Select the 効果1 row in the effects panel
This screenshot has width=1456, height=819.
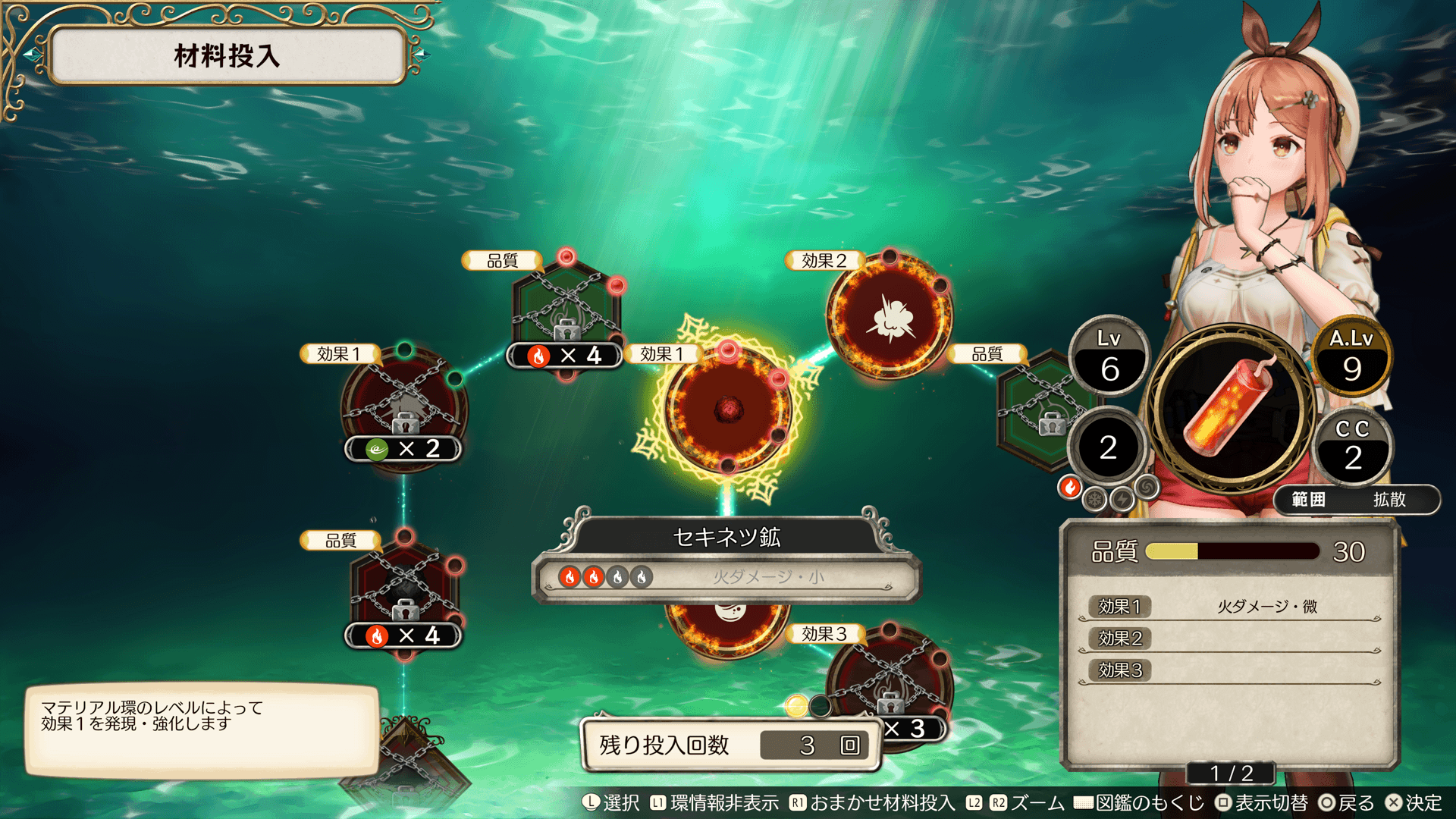click(1228, 607)
